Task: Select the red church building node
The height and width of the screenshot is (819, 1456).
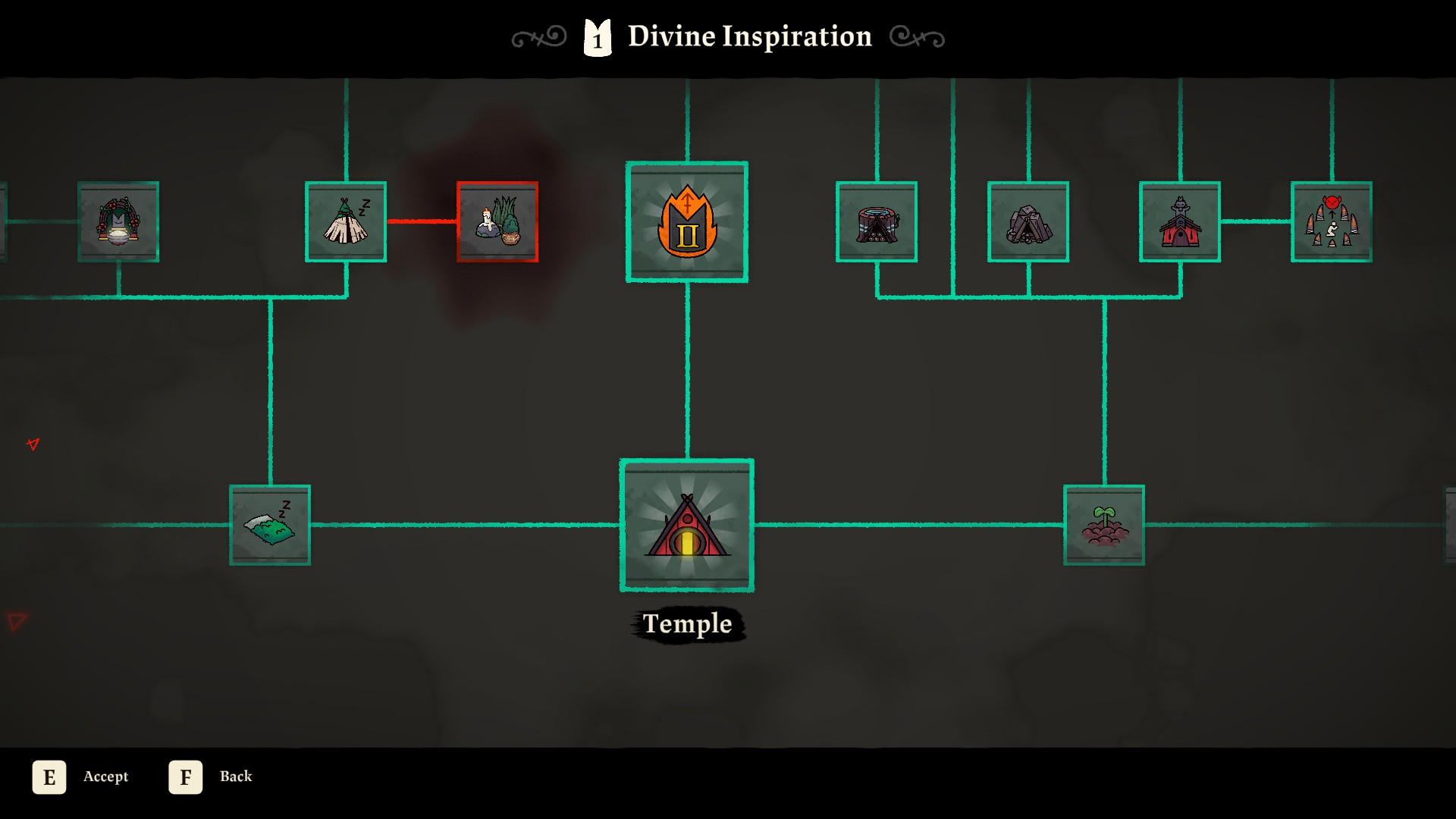Action: click(x=1181, y=221)
